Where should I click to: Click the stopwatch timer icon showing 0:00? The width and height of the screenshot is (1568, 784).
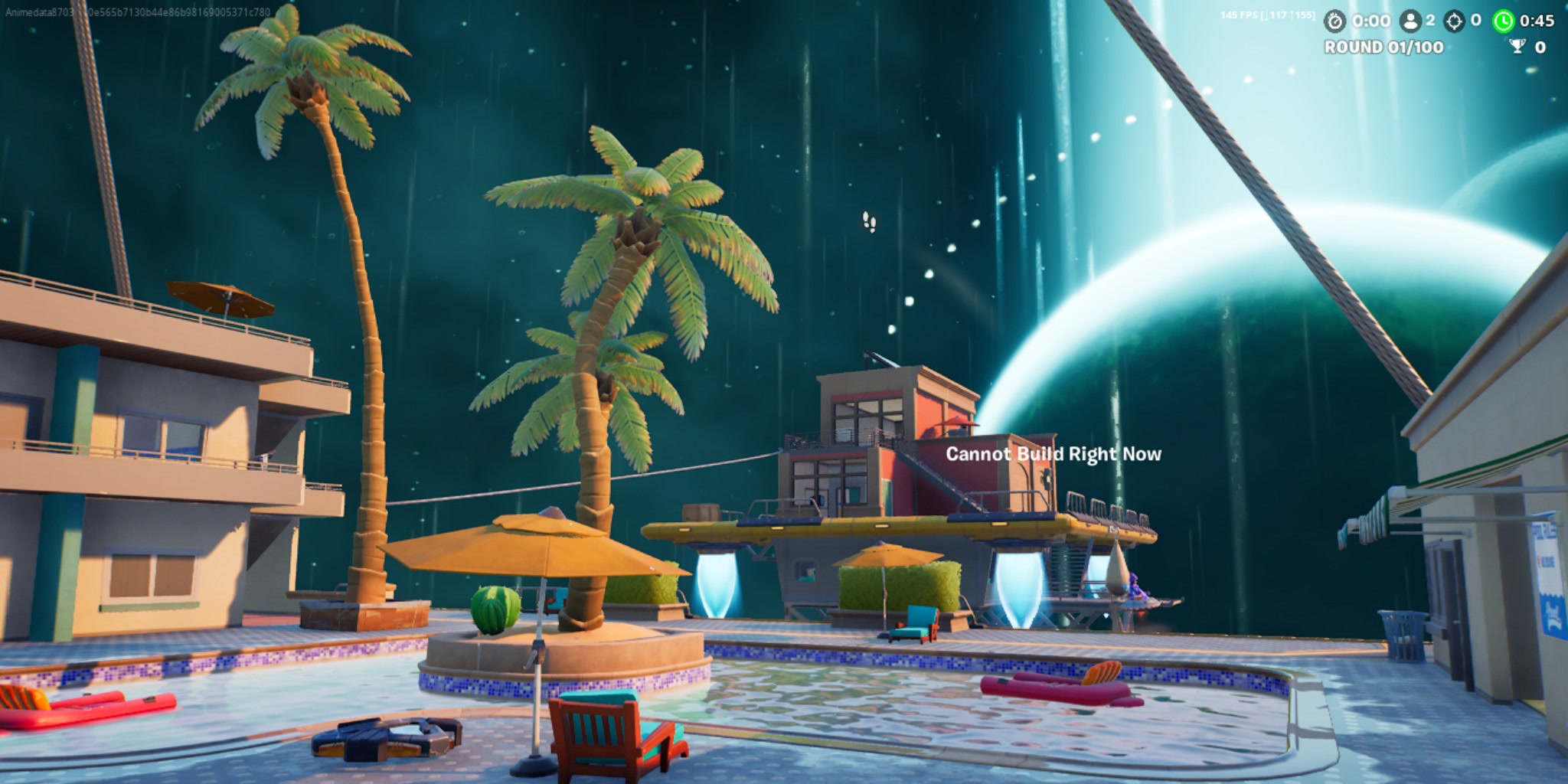(1334, 21)
